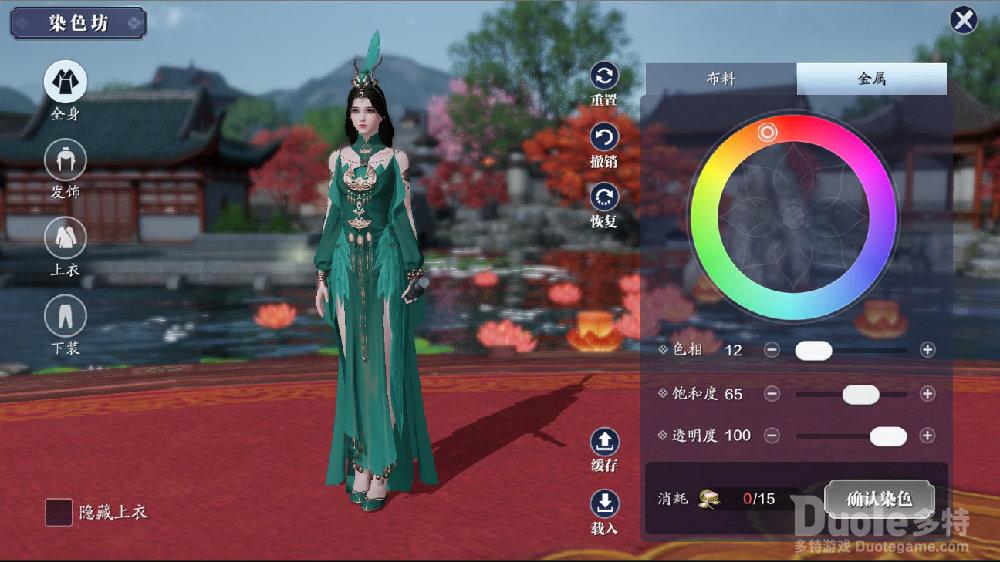The height and width of the screenshot is (562, 1000).
Task: Pick the 下装 lower garment category
Action: (x=65, y=316)
